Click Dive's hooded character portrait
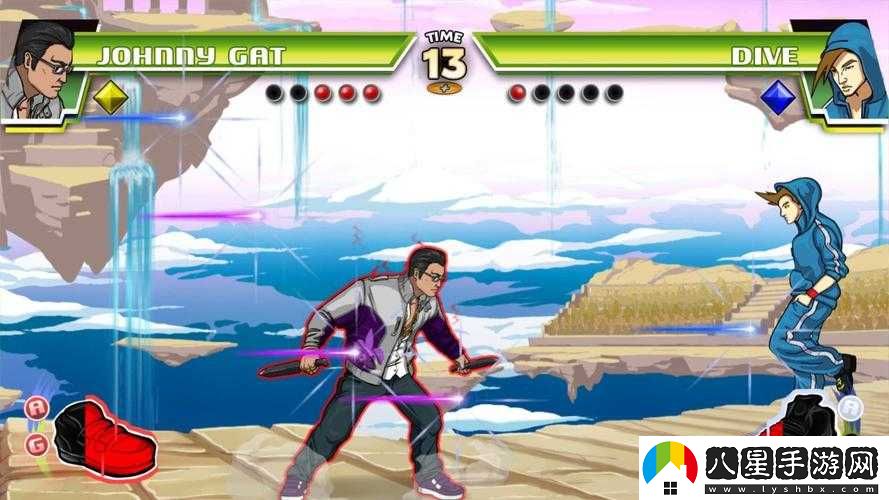 pos(849,68)
